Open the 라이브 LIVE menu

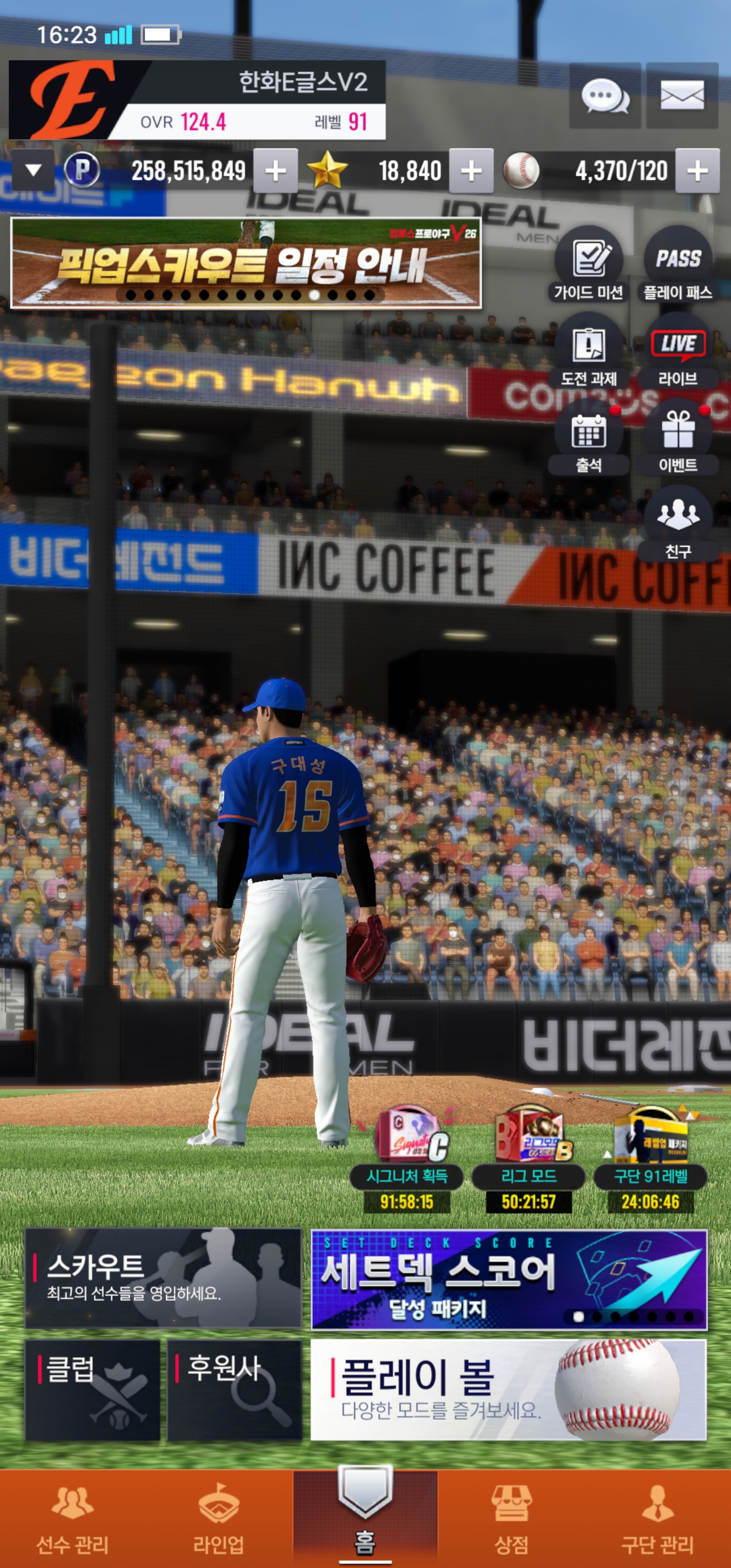click(x=677, y=351)
